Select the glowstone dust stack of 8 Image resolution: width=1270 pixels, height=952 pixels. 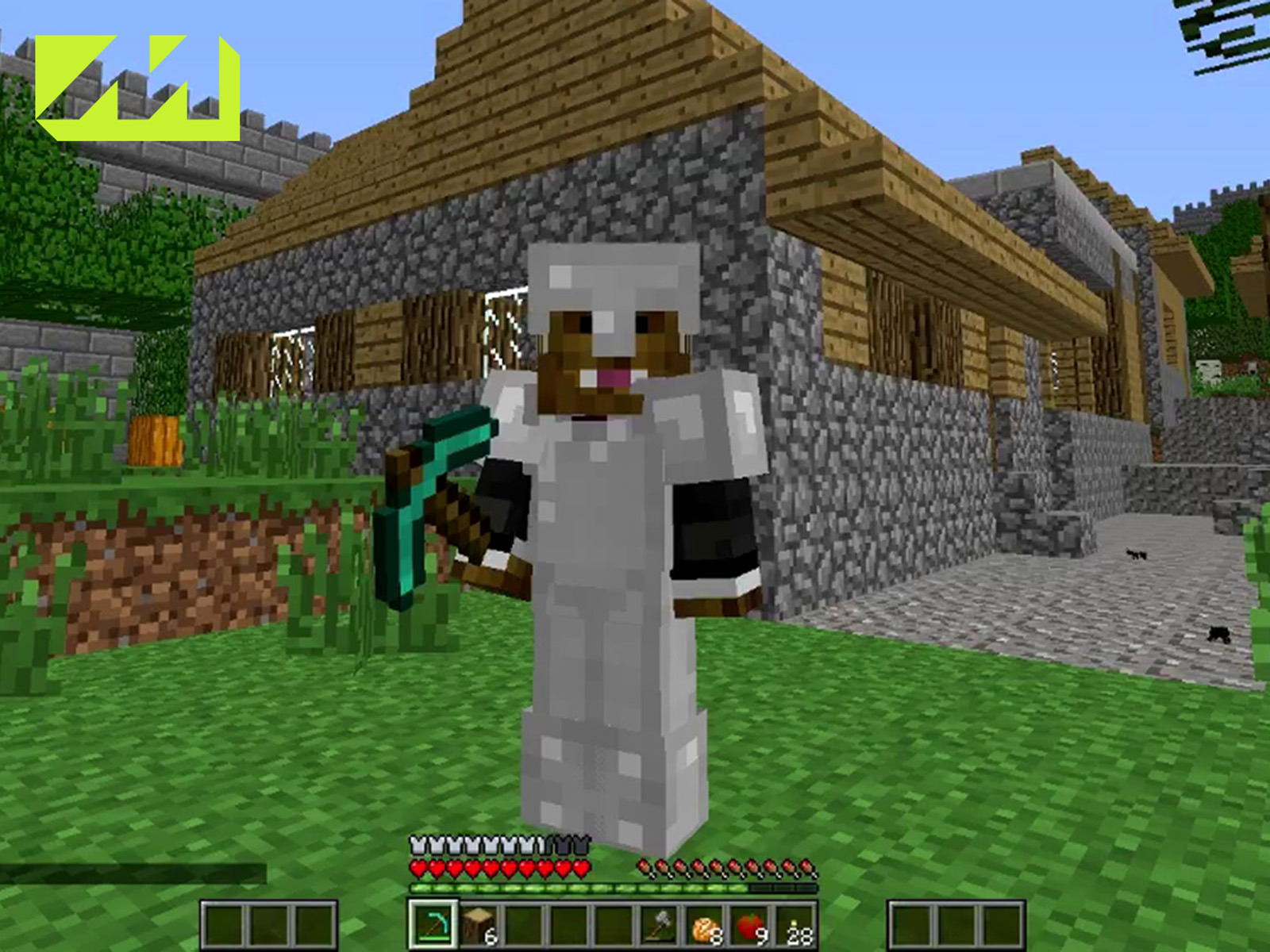tap(706, 924)
